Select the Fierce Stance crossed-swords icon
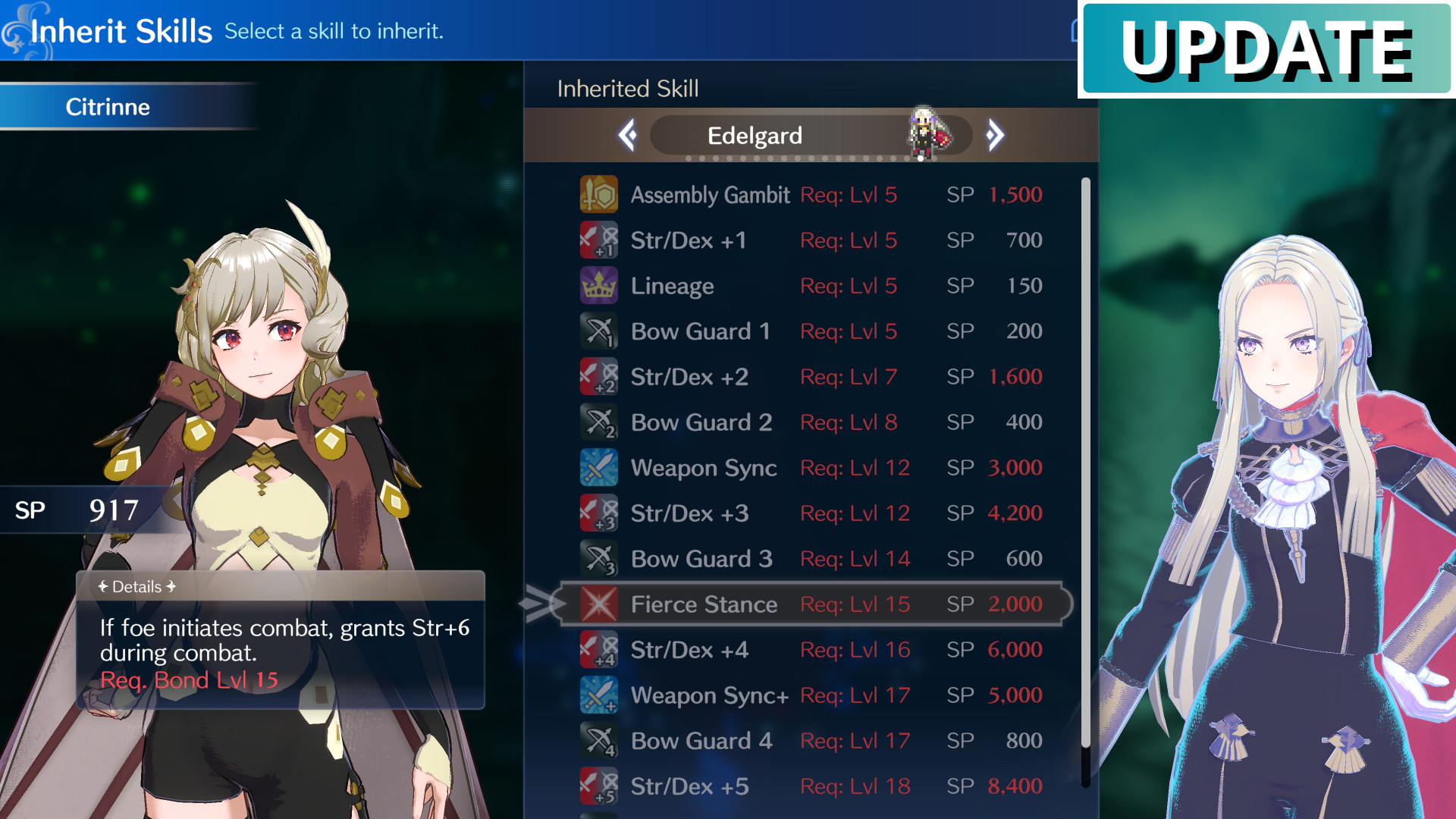Screen dimensions: 1456x819 point(599,604)
